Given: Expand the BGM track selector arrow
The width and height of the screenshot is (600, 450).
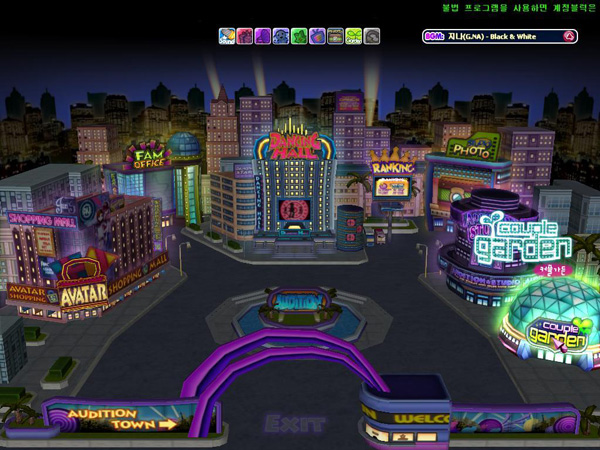Looking at the screenshot, I should [x=569, y=36].
